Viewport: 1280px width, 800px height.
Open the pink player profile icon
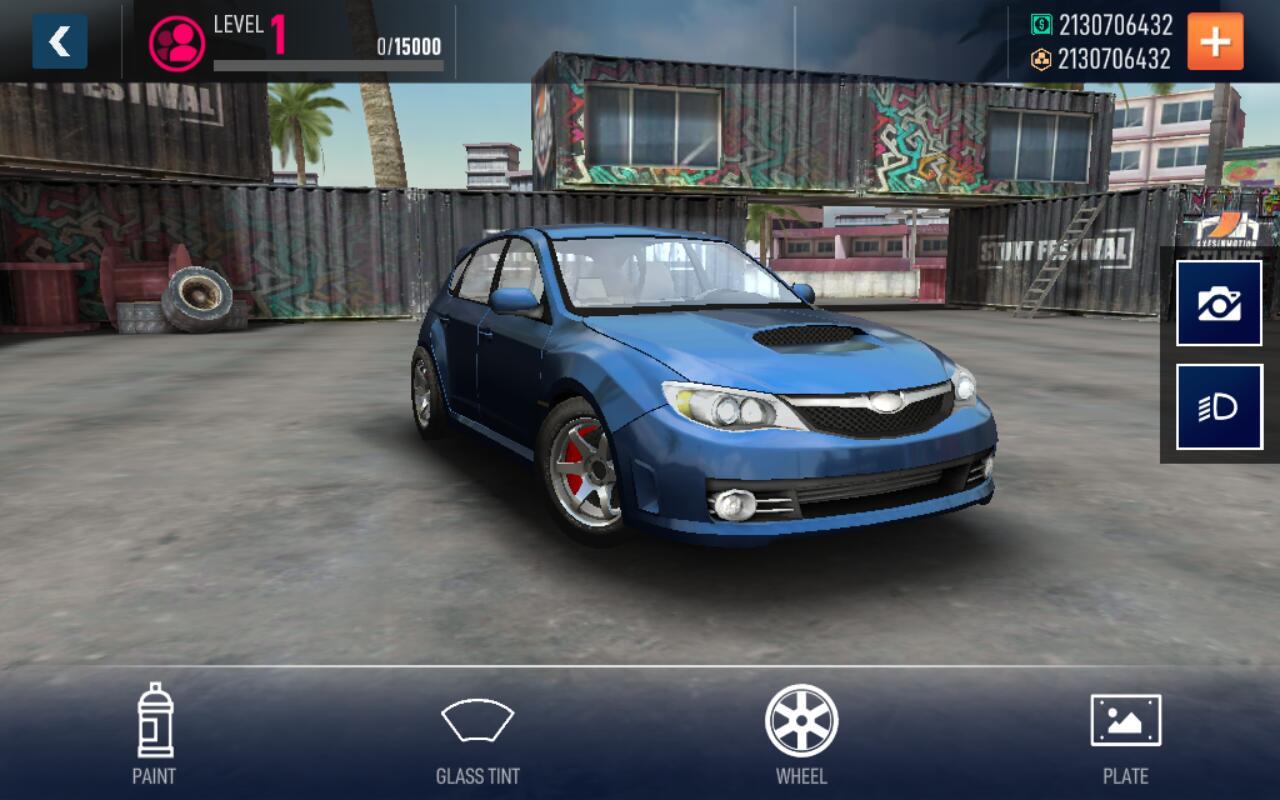click(x=177, y=42)
